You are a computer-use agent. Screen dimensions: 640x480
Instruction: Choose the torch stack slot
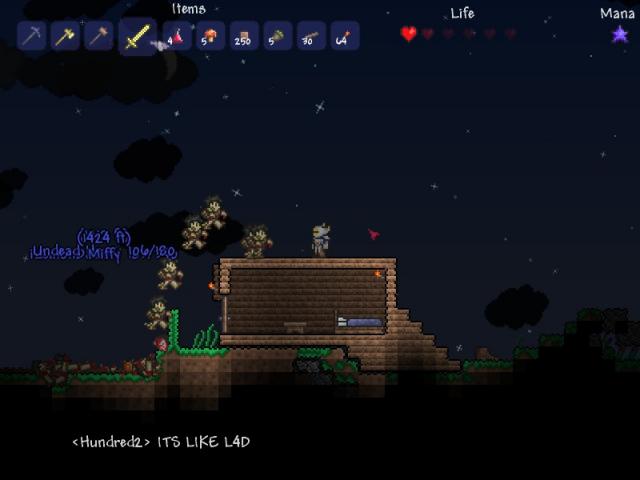[343, 37]
